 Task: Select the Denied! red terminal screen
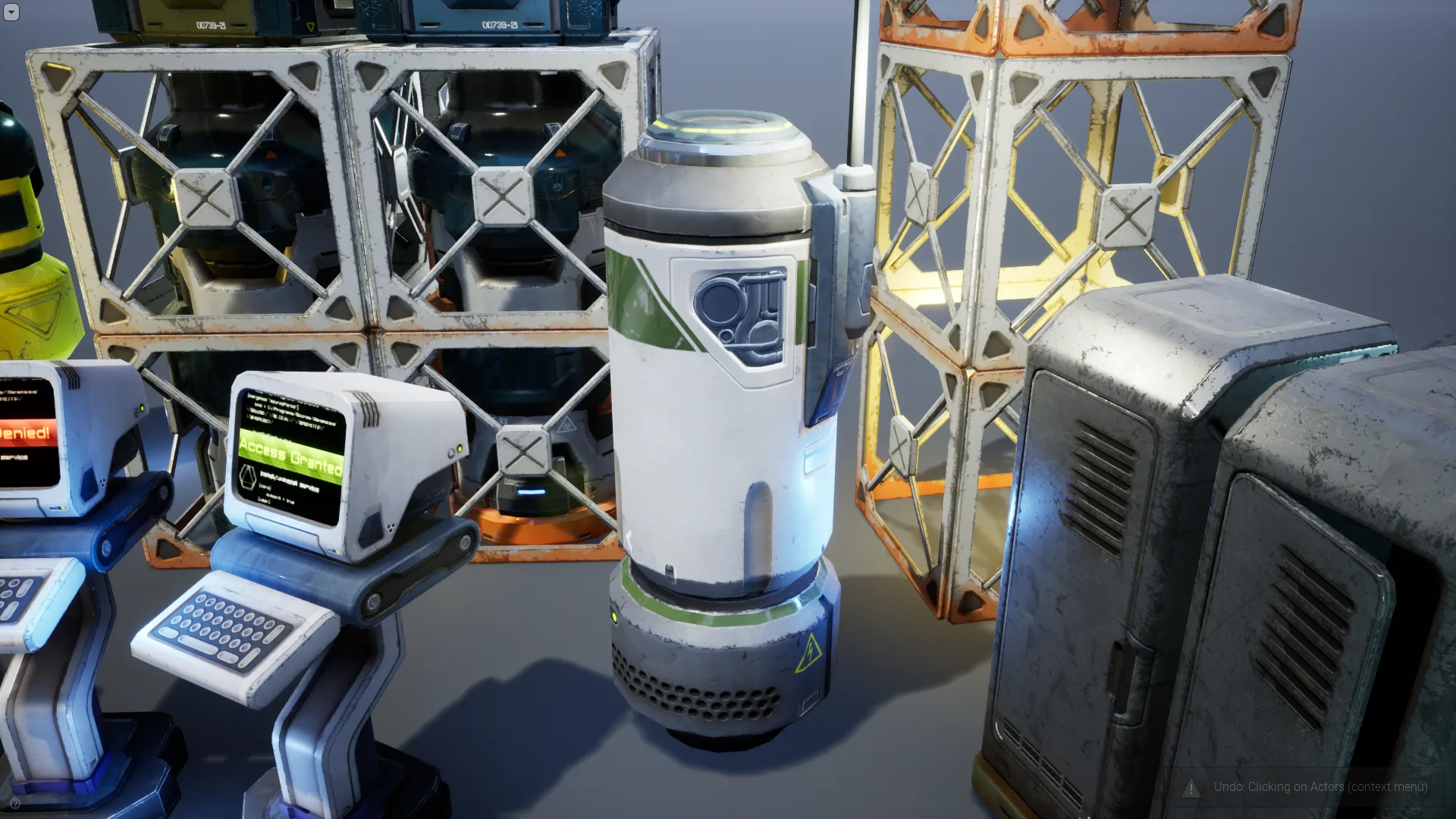pyautogui.click(x=23, y=432)
